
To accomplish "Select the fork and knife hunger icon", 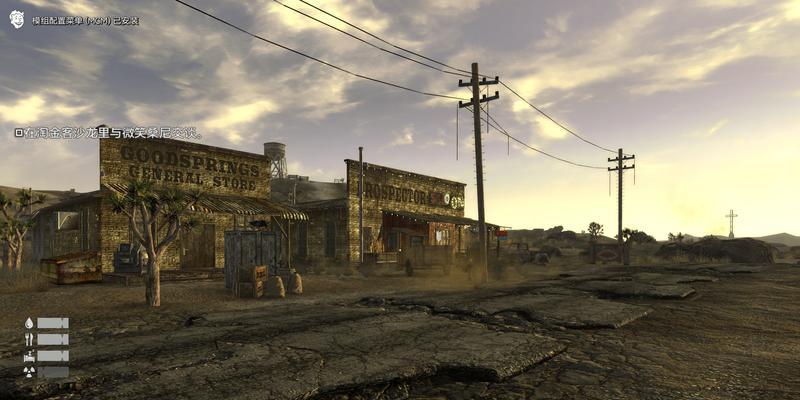I will tap(29, 339).
